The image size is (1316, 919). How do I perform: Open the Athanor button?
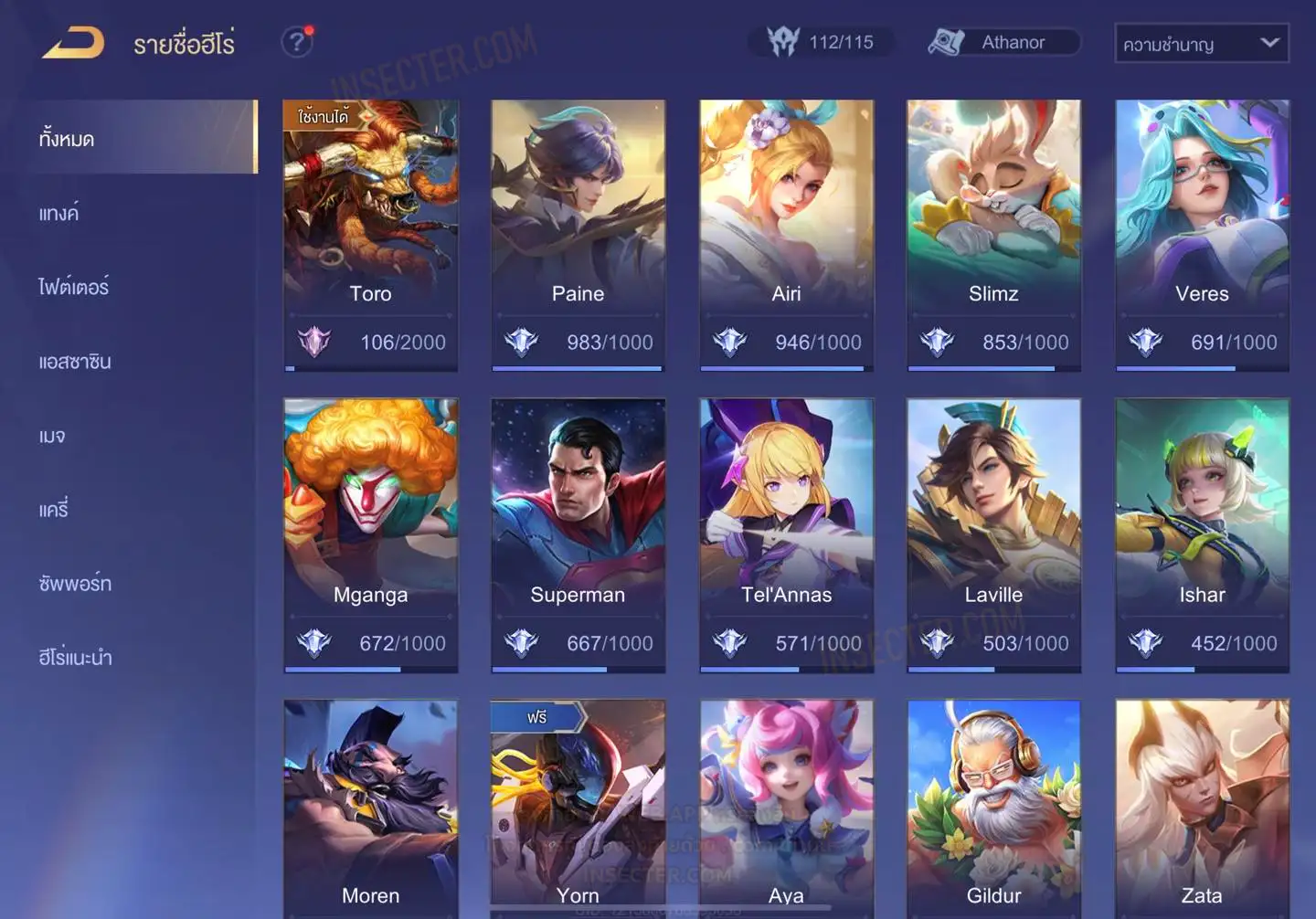point(1003,42)
